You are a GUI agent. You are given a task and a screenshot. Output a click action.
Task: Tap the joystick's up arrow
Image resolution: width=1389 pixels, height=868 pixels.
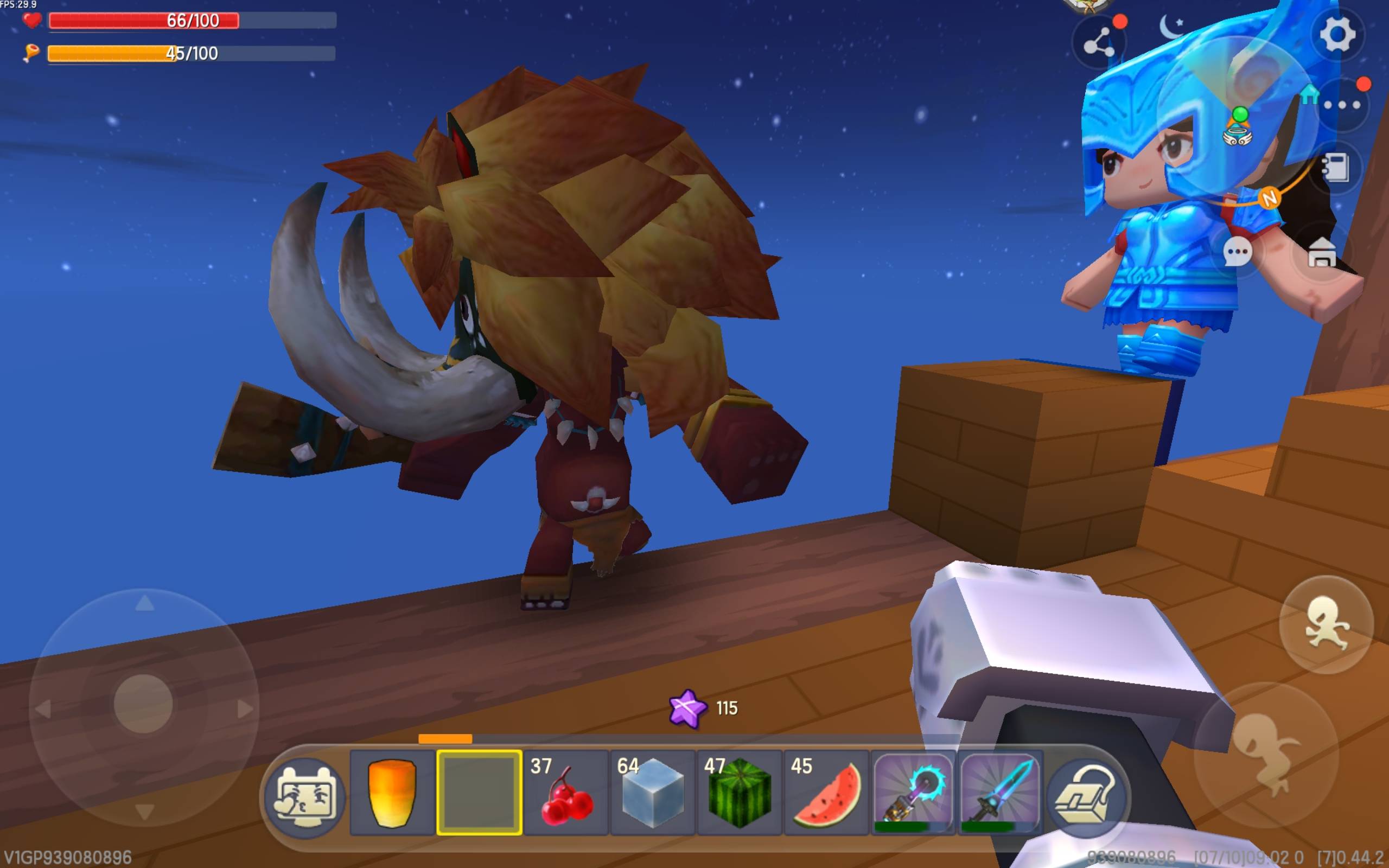point(144,603)
